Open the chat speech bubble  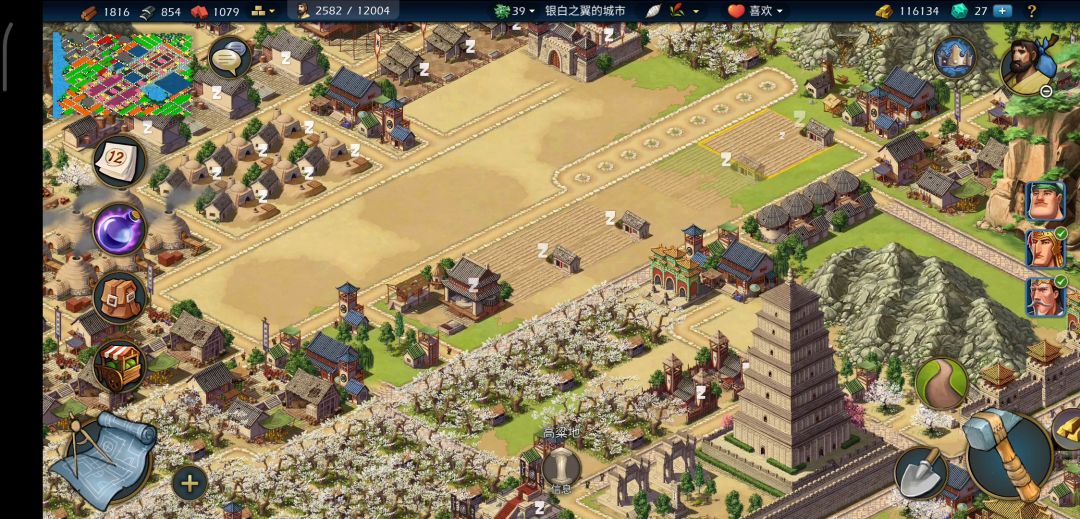pos(229,59)
